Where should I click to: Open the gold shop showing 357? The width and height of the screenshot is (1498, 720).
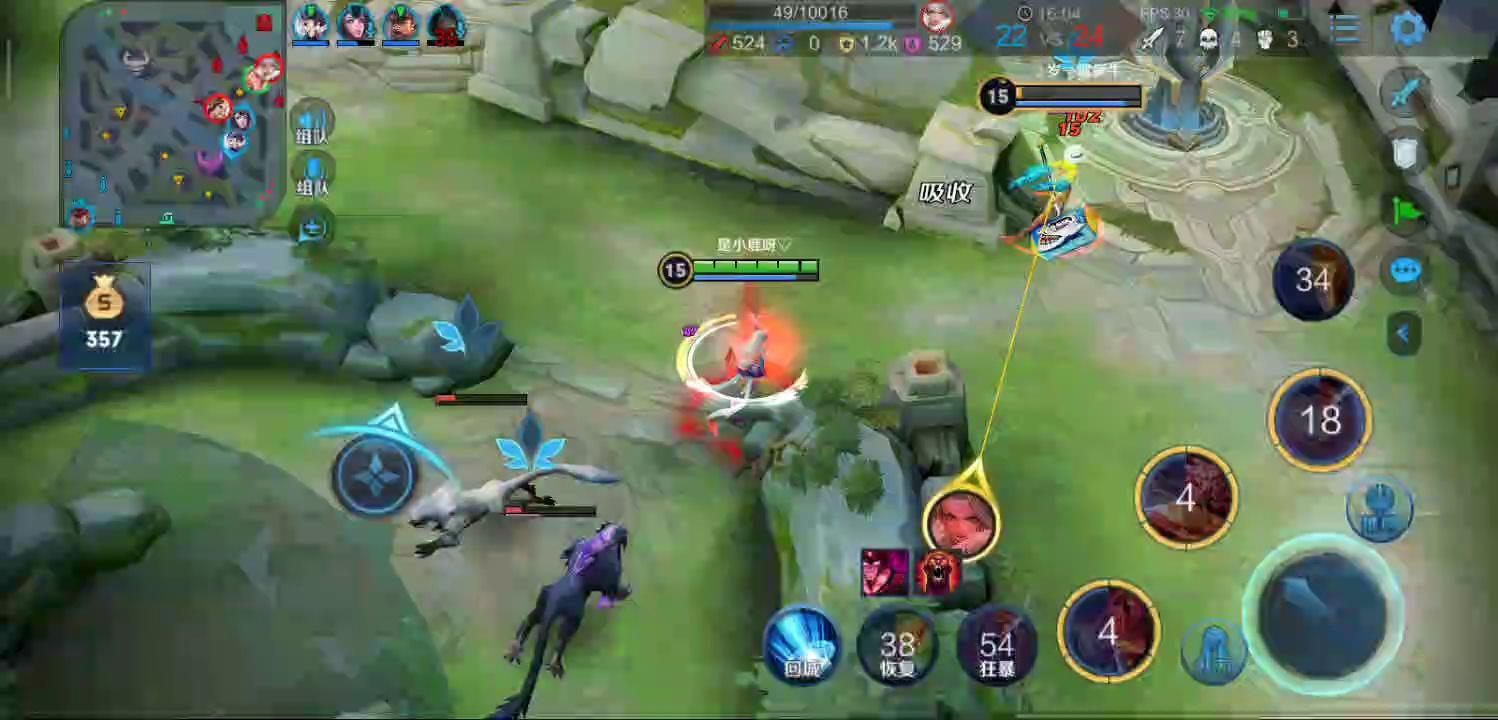coord(104,314)
